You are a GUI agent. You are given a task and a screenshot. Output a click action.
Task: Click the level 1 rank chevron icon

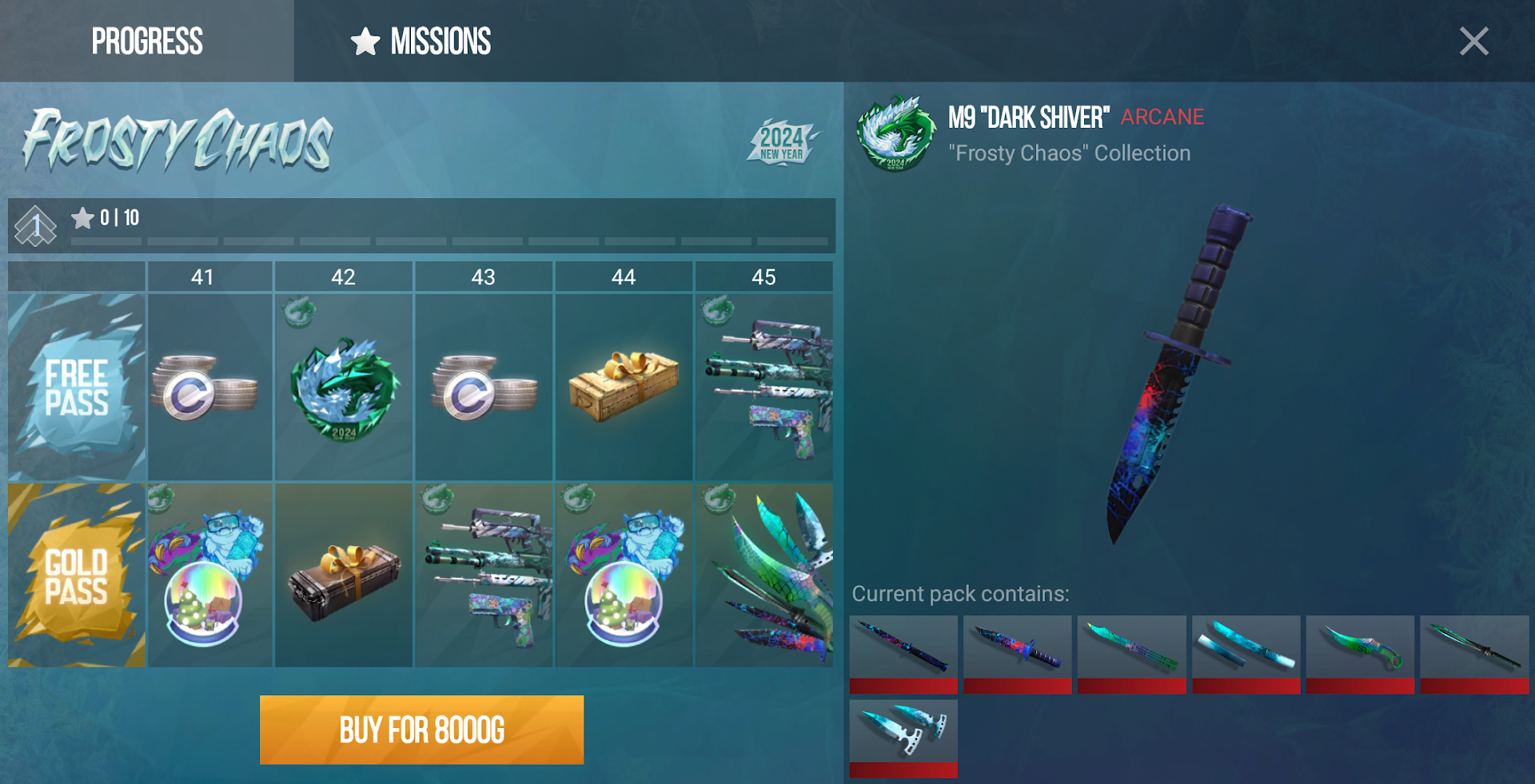(x=35, y=225)
